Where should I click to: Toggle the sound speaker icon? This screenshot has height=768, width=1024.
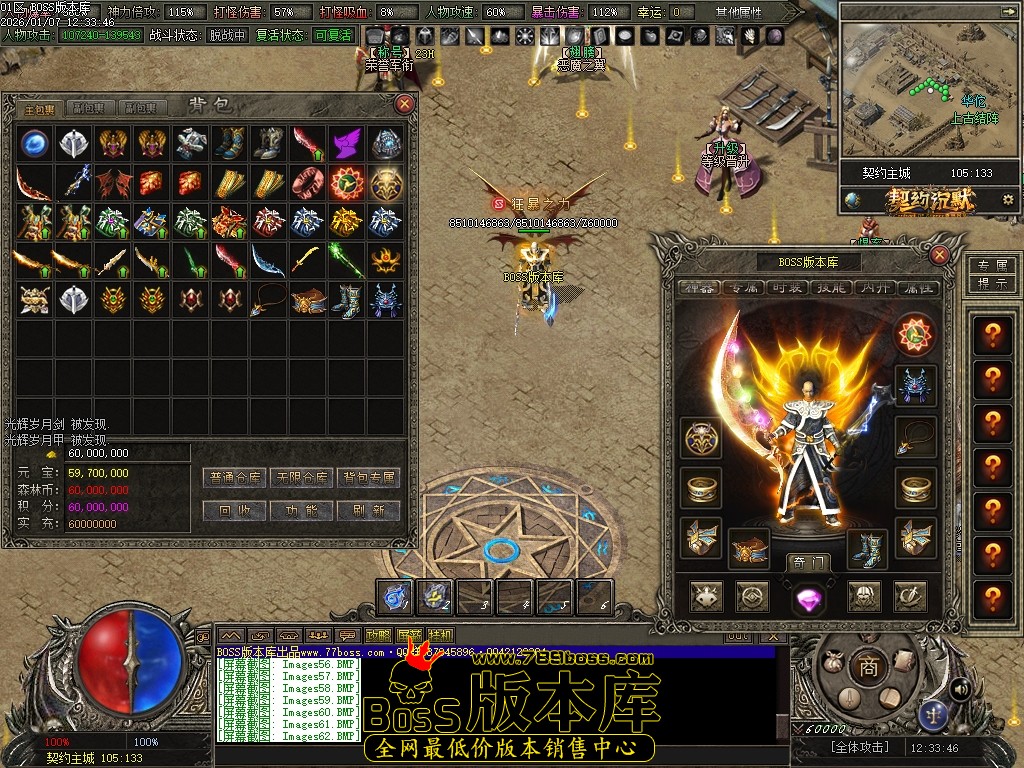[960, 688]
